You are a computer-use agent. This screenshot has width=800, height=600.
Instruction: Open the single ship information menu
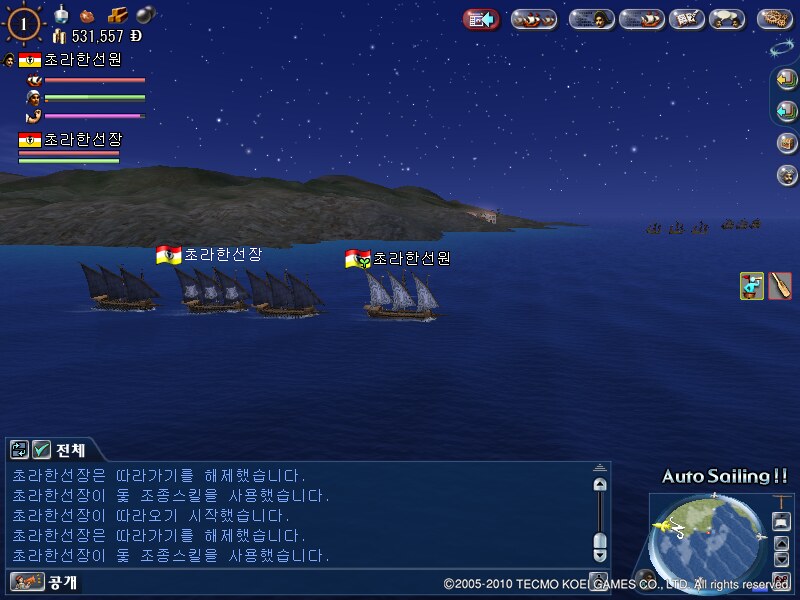[641, 19]
